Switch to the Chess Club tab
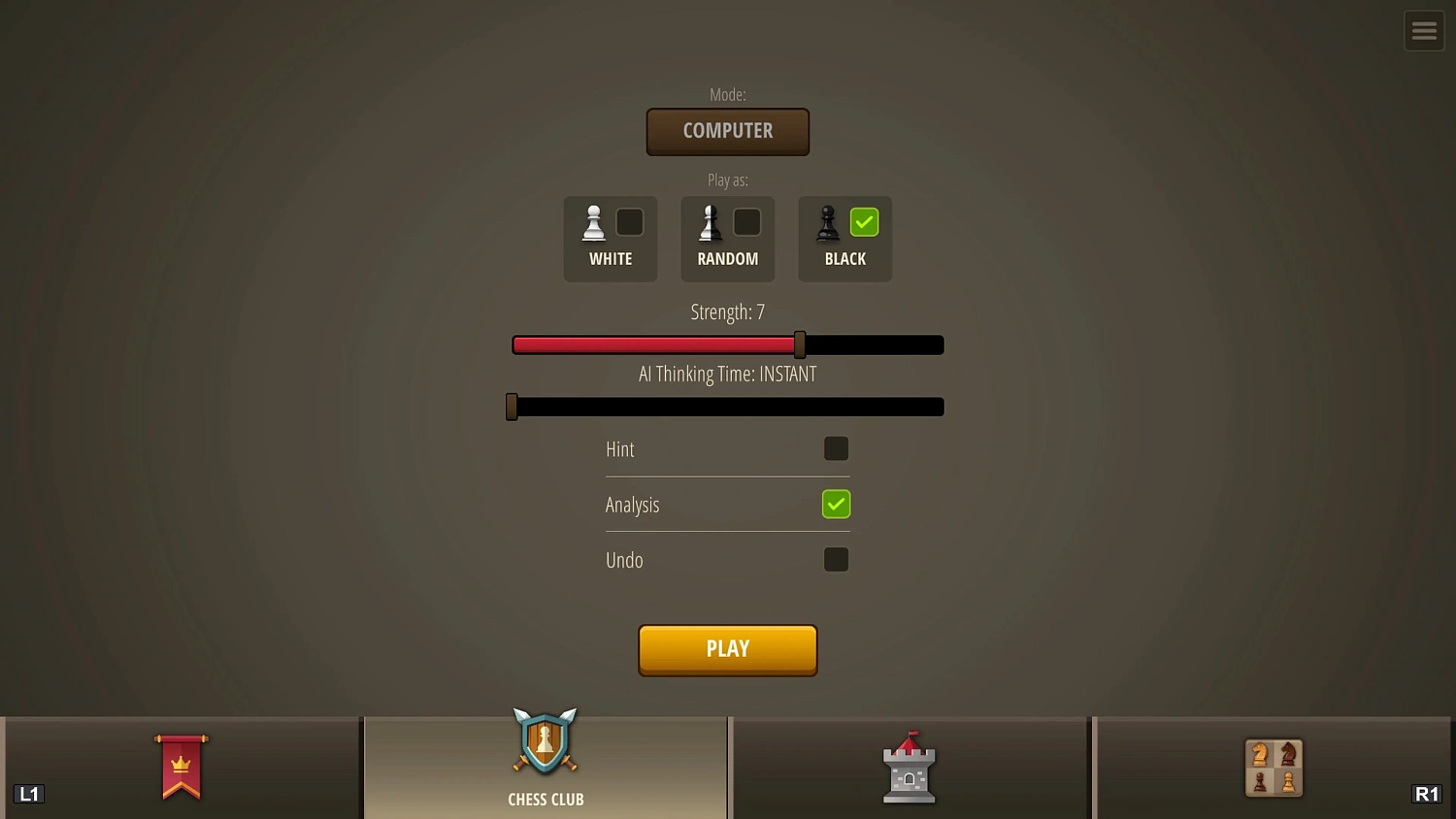The image size is (1456, 819). point(545,767)
